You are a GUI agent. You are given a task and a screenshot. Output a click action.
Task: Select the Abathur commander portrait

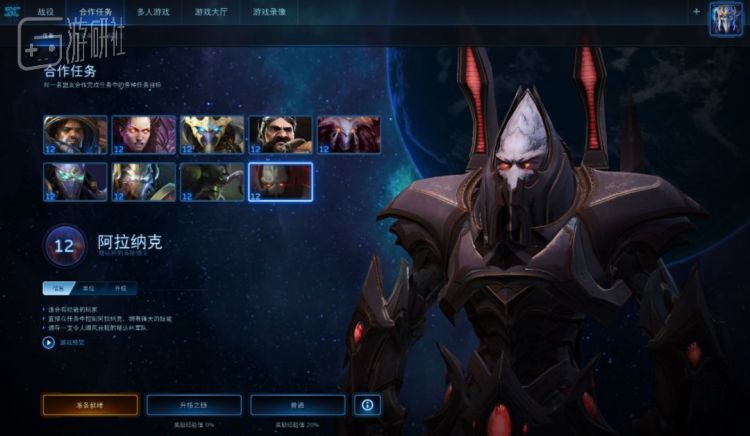tap(212, 182)
